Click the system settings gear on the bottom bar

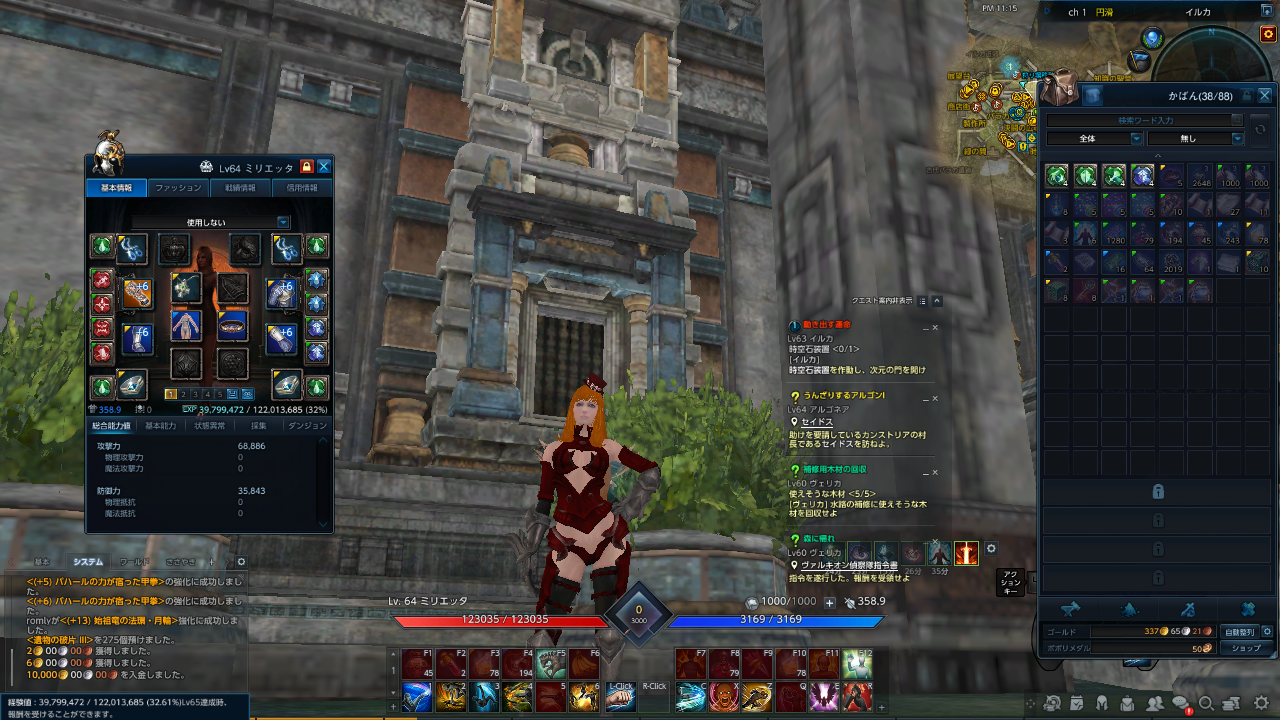(1260, 703)
